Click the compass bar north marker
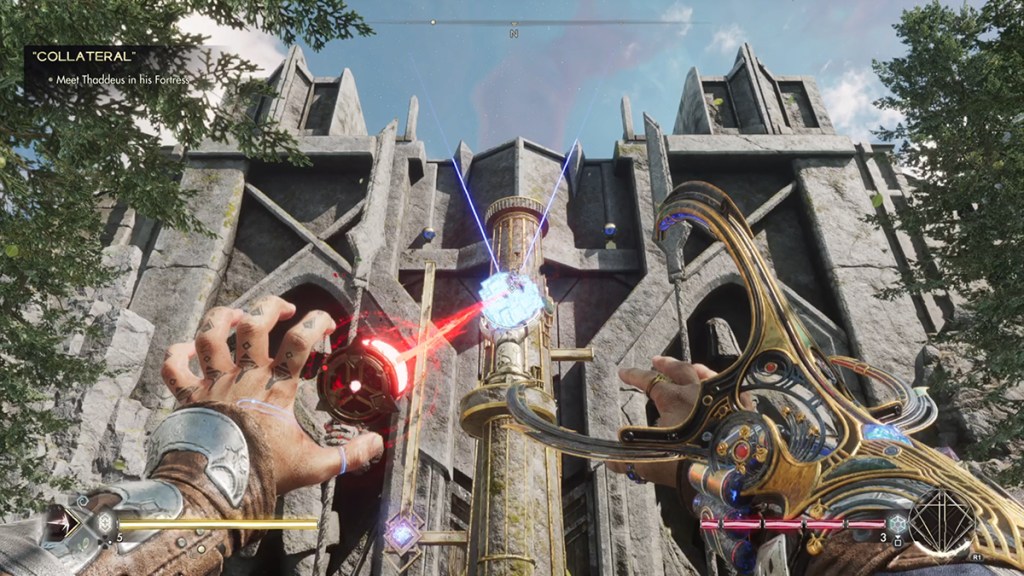 click(514, 33)
